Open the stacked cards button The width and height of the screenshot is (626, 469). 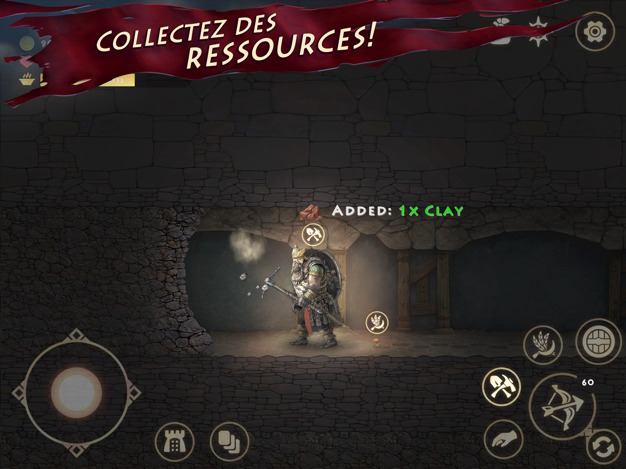(x=229, y=442)
